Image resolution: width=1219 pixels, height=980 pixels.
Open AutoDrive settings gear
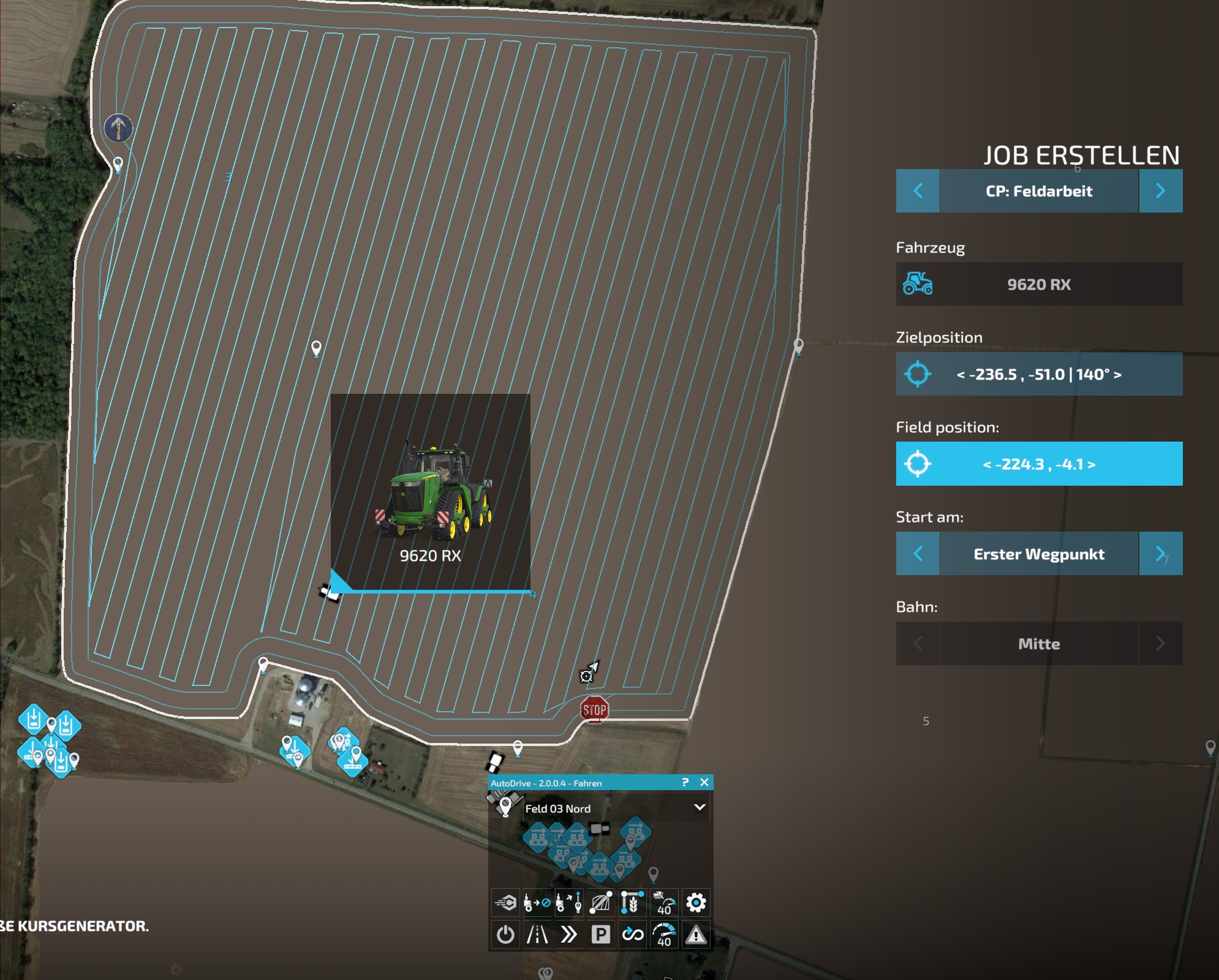coord(696,902)
